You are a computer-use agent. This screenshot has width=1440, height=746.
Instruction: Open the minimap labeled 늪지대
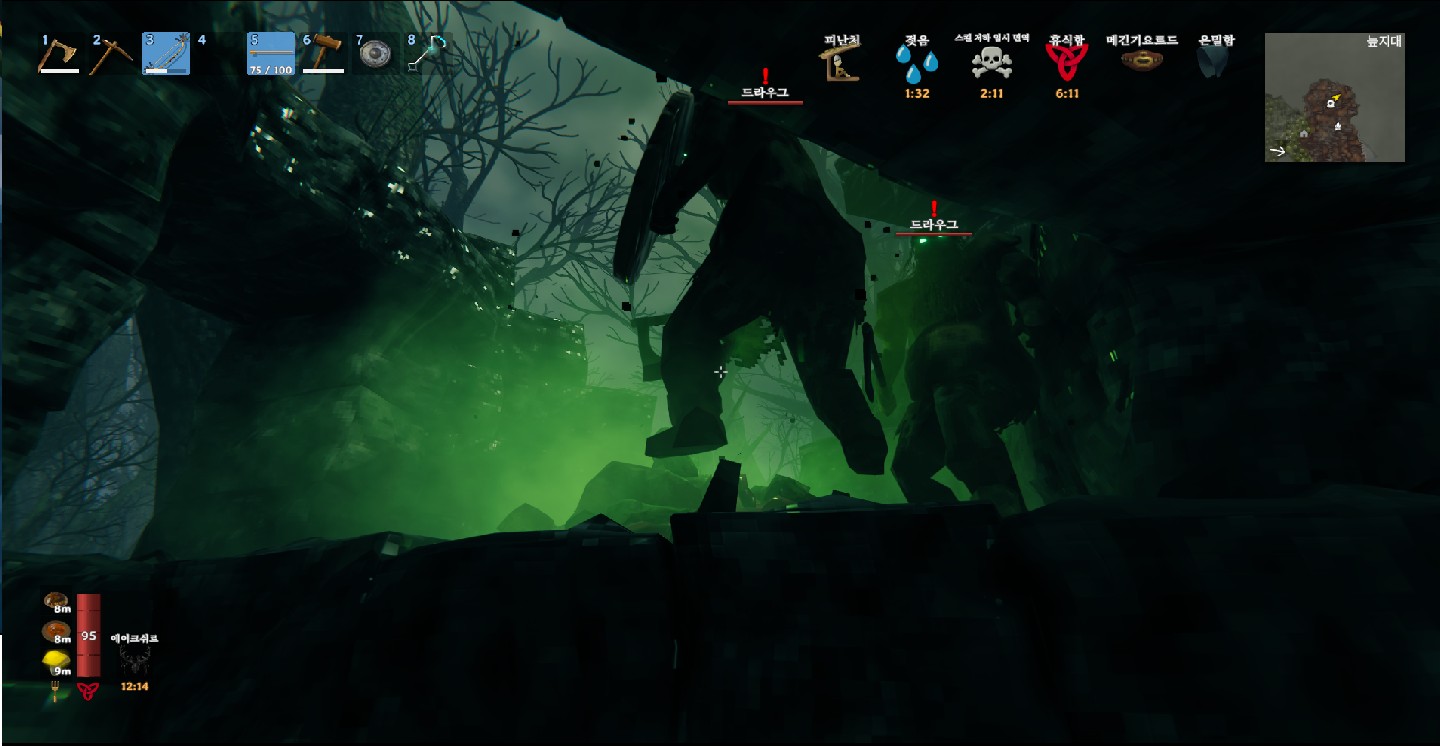1334,98
